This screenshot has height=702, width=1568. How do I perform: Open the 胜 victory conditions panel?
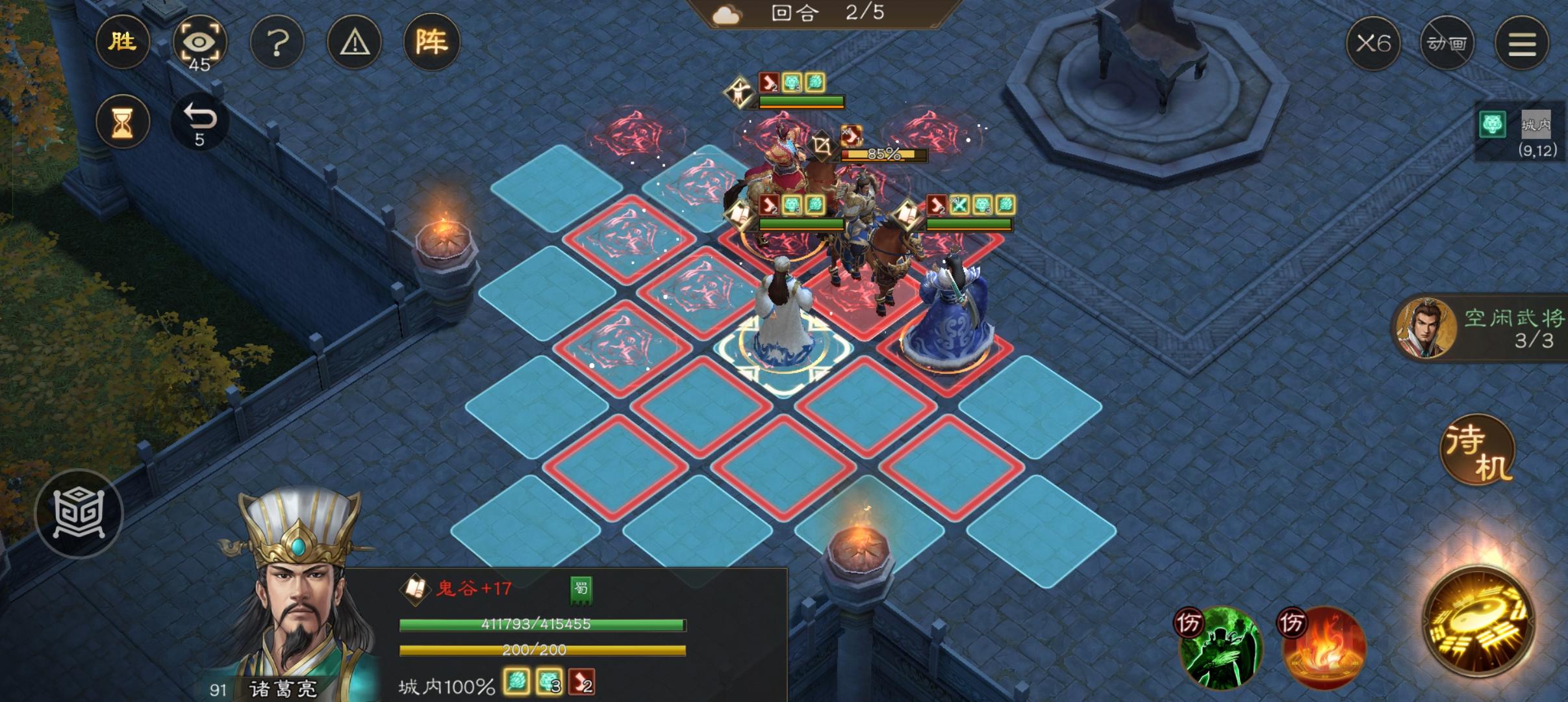(x=123, y=42)
